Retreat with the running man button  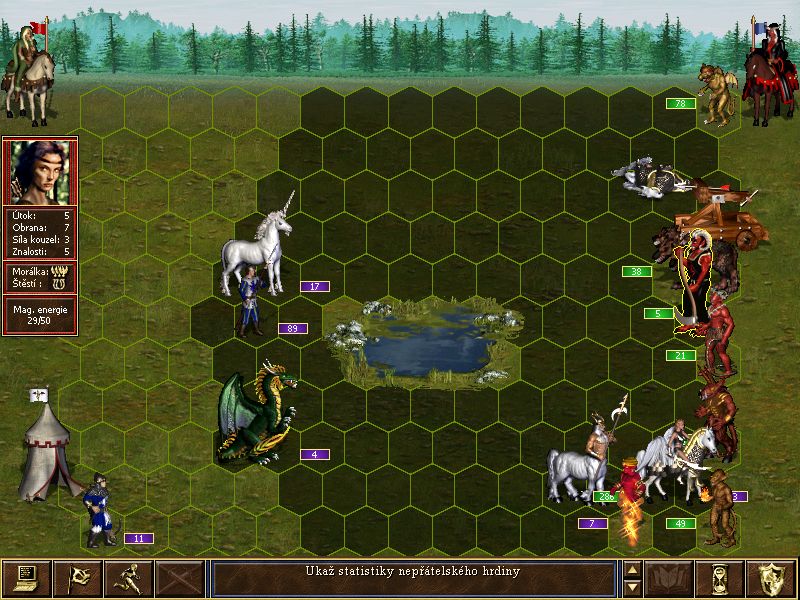(128, 578)
